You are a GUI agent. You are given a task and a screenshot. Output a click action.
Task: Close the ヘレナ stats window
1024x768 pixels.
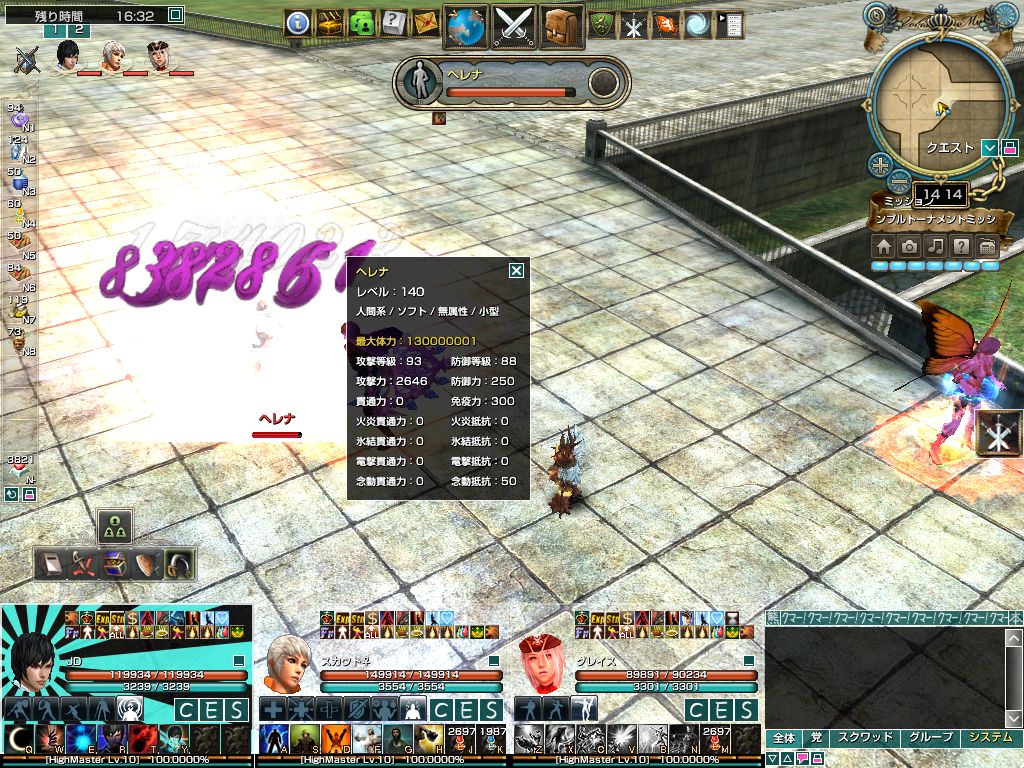[516, 270]
